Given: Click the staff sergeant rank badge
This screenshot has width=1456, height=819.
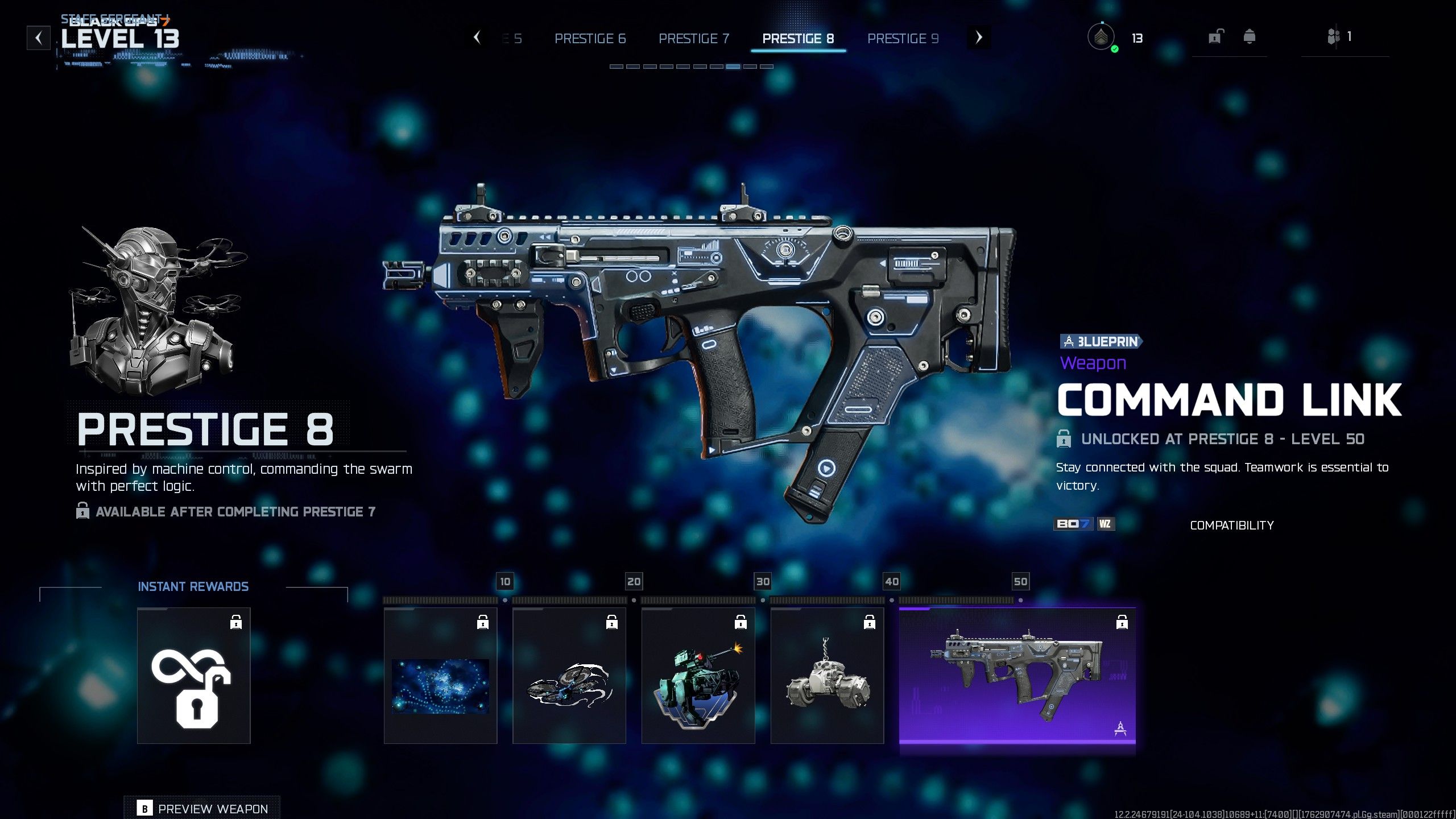Looking at the screenshot, I should [1102, 38].
